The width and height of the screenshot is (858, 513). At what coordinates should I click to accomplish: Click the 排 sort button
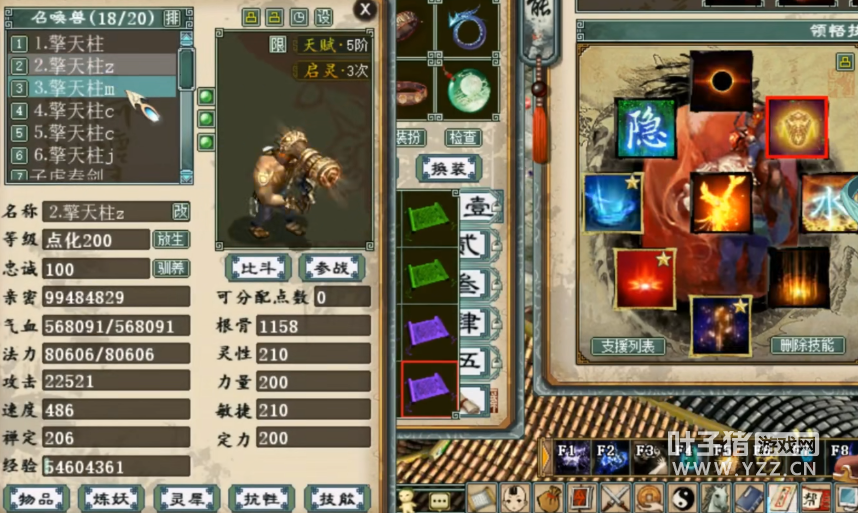tap(172, 18)
